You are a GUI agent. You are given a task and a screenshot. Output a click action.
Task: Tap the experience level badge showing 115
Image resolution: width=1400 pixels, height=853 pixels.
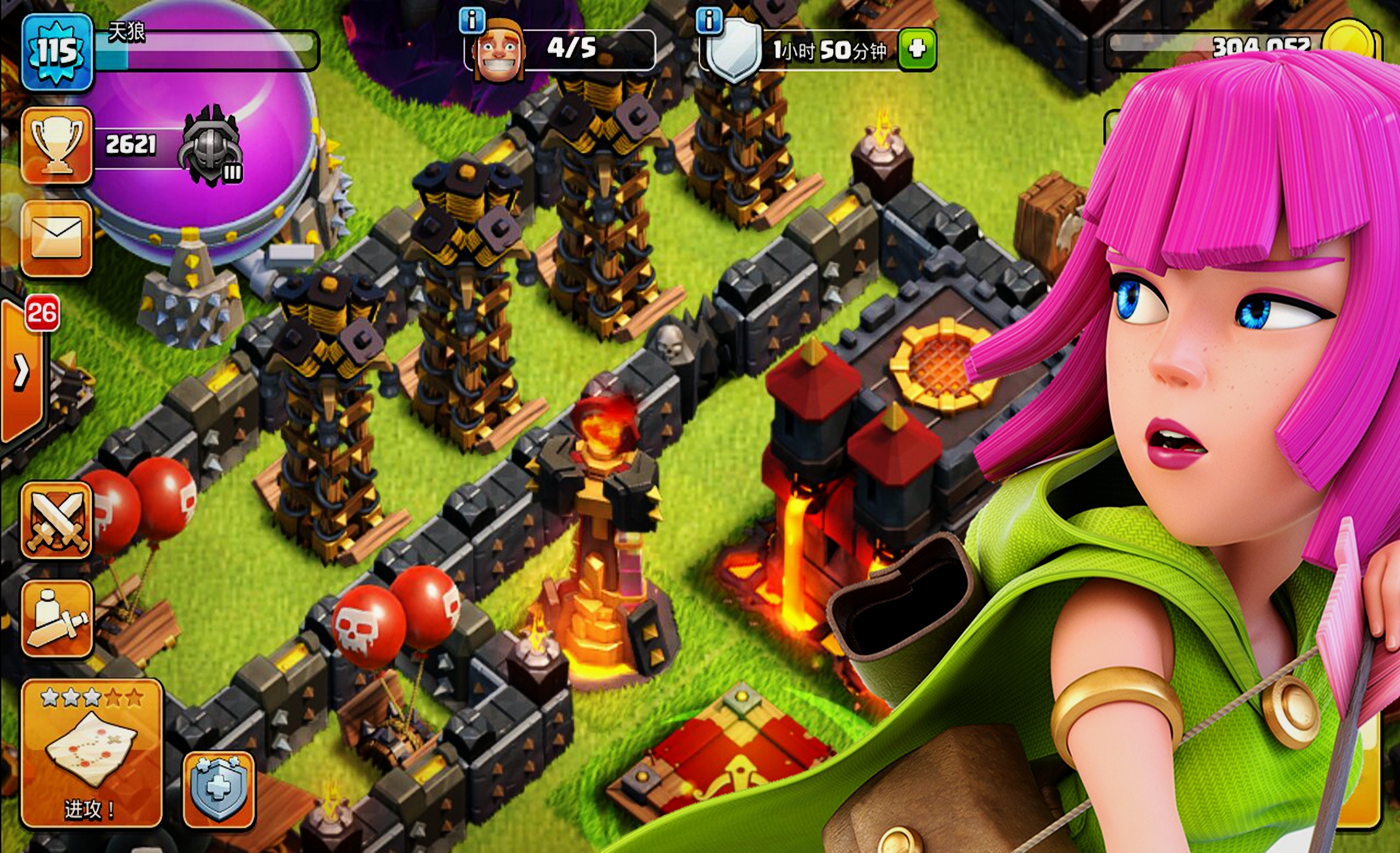(x=56, y=49)
